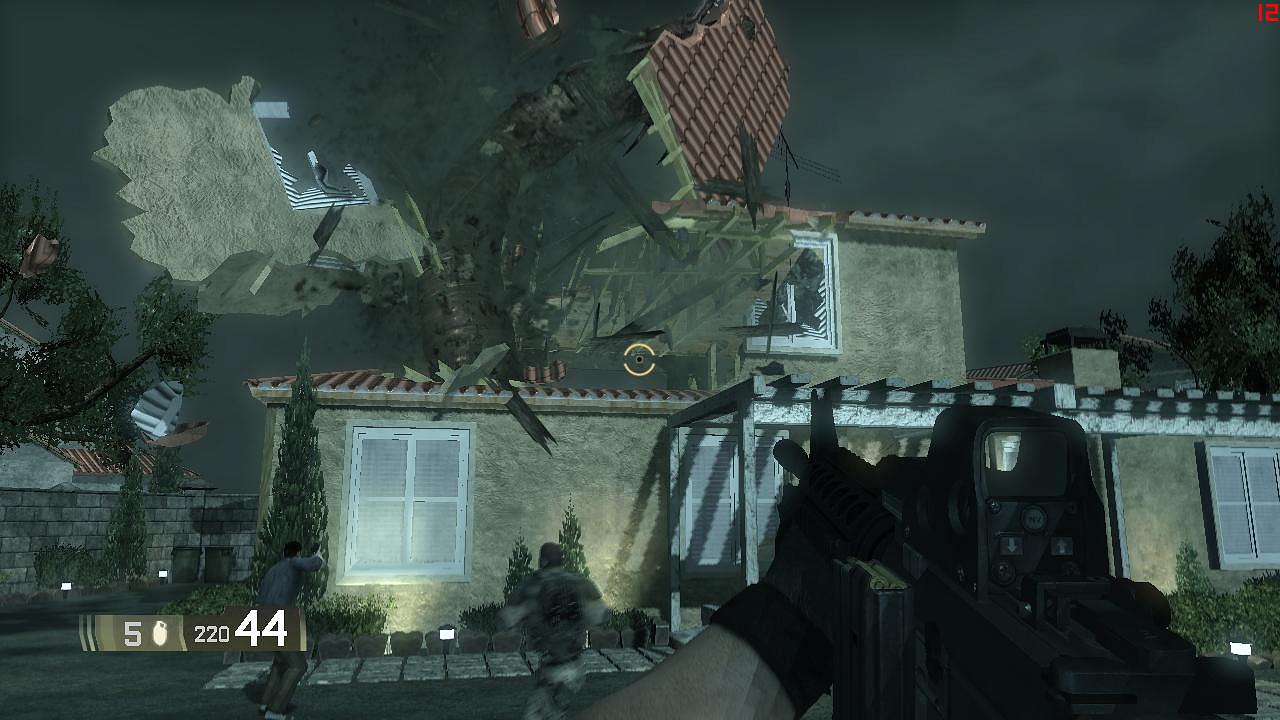Click the grenade count number 5

(131, 631)
